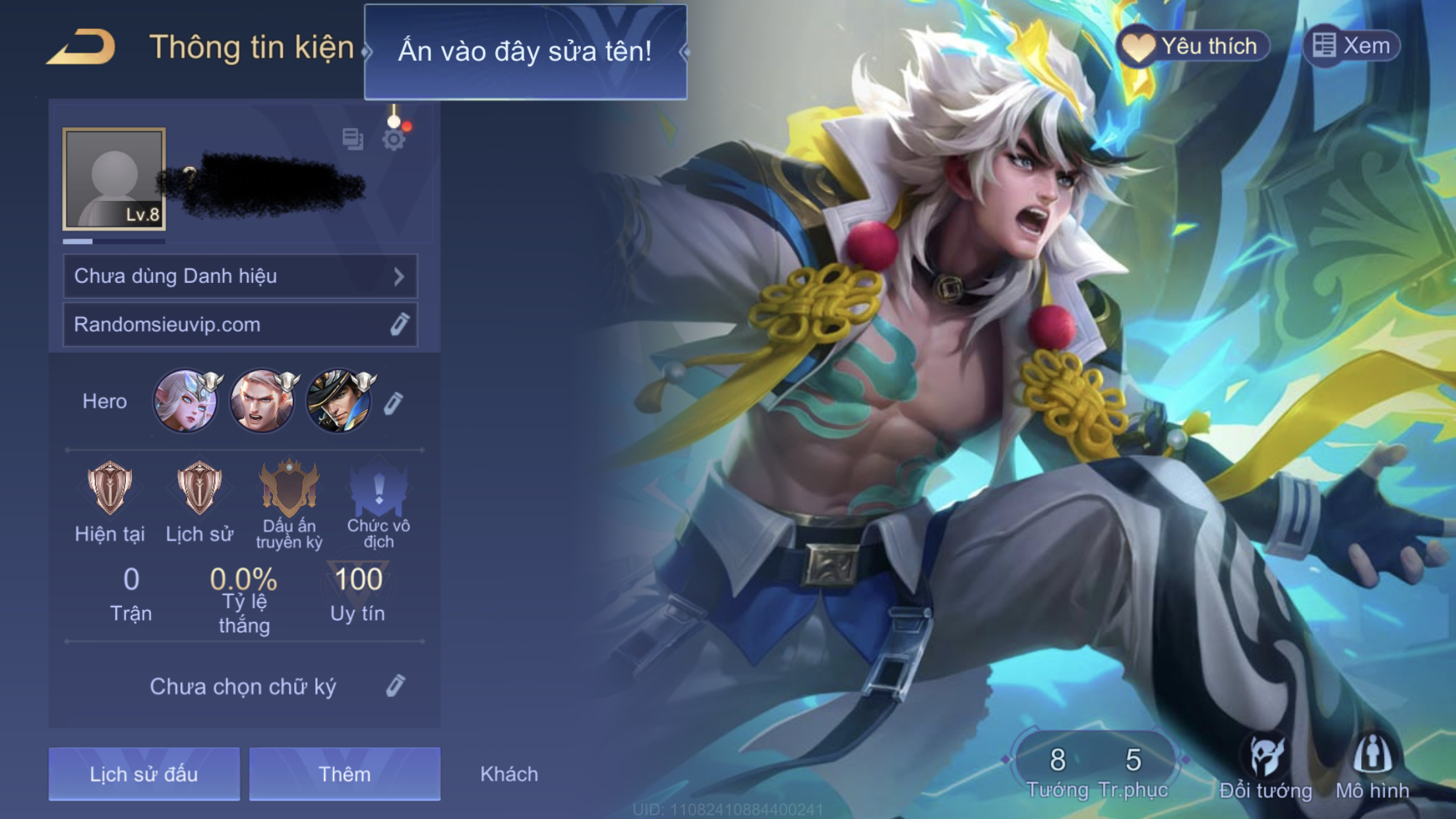Open the settings gear icon

coord(394,139)
